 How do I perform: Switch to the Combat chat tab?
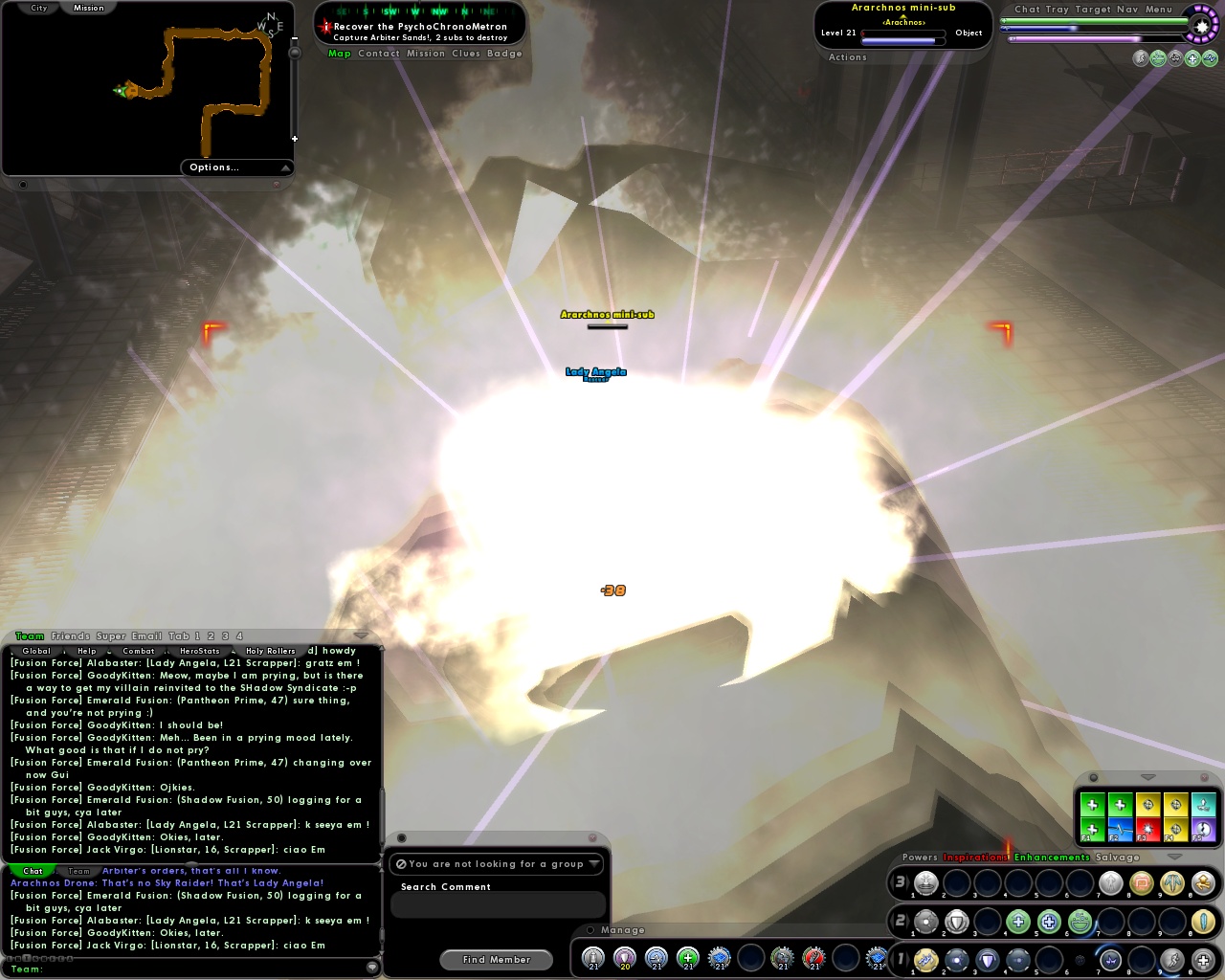(x=139, y=651)
